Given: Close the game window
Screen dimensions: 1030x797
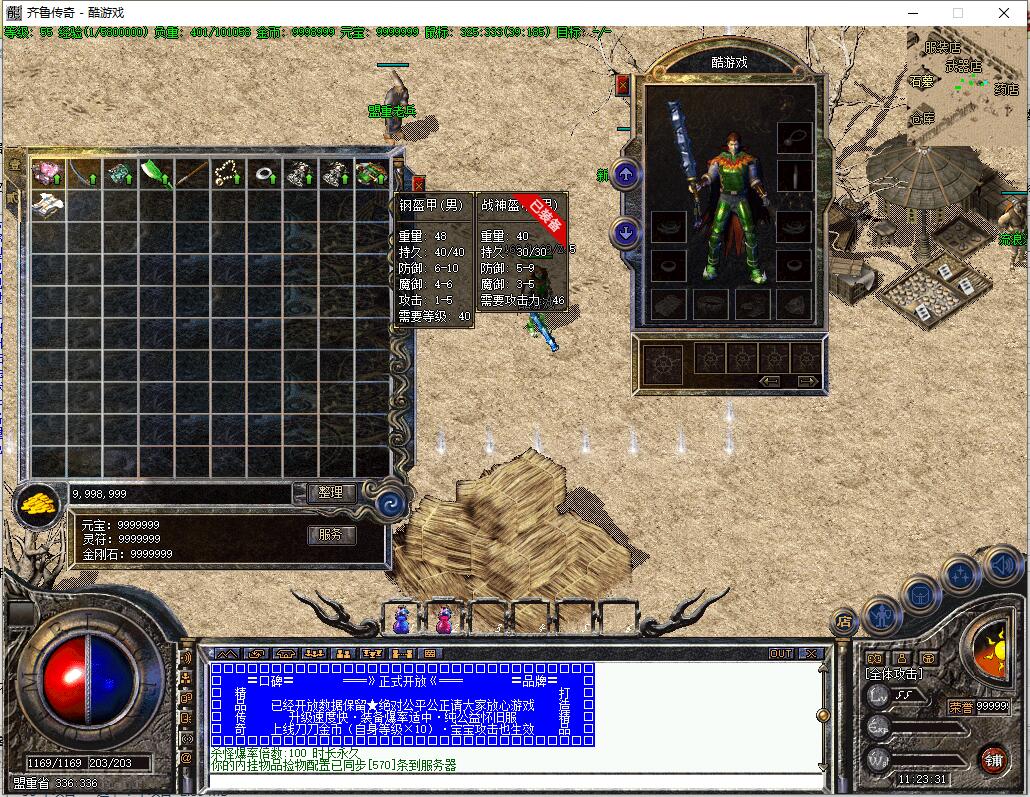Looking at the screenshot, I should point(1004,13).
